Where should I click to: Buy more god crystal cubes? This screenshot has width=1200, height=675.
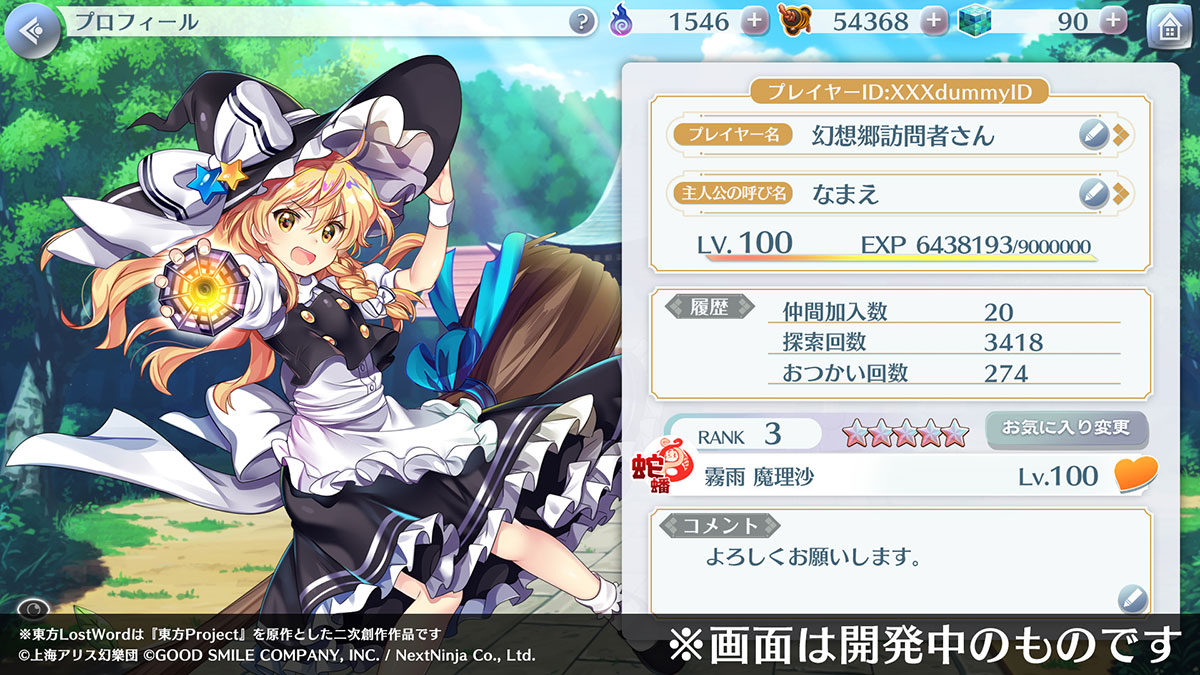pos(1112,21)
